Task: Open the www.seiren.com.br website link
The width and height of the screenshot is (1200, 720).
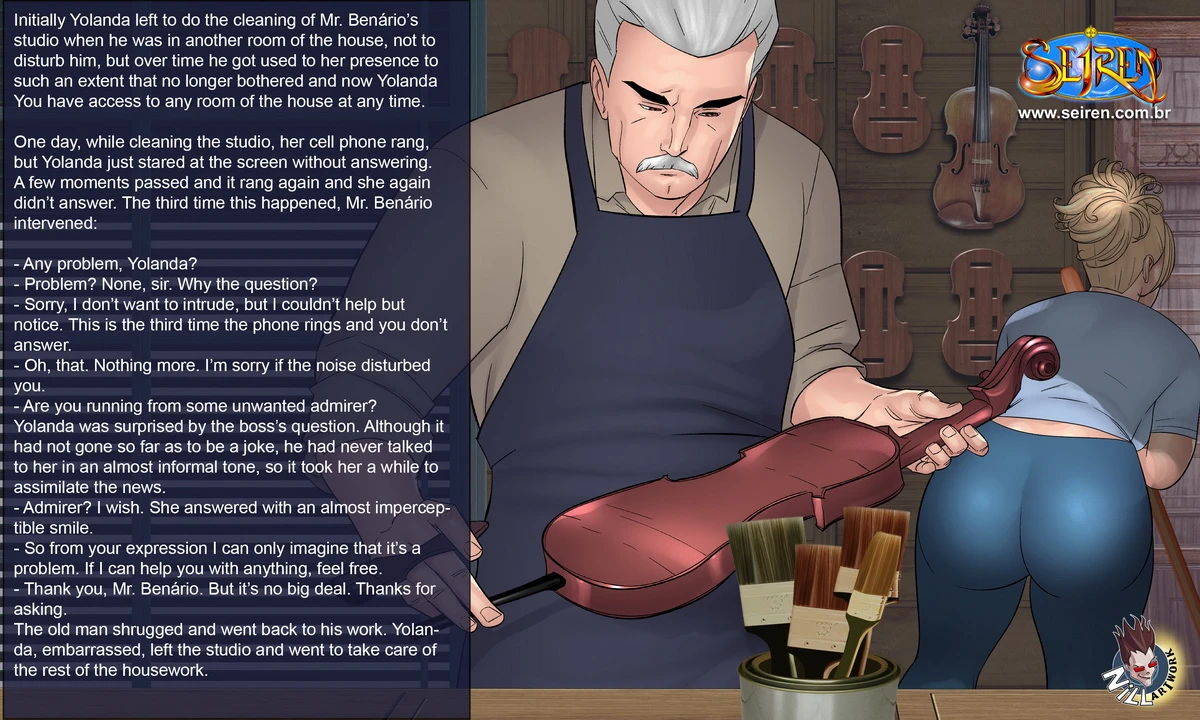Action: (1093, 113)
